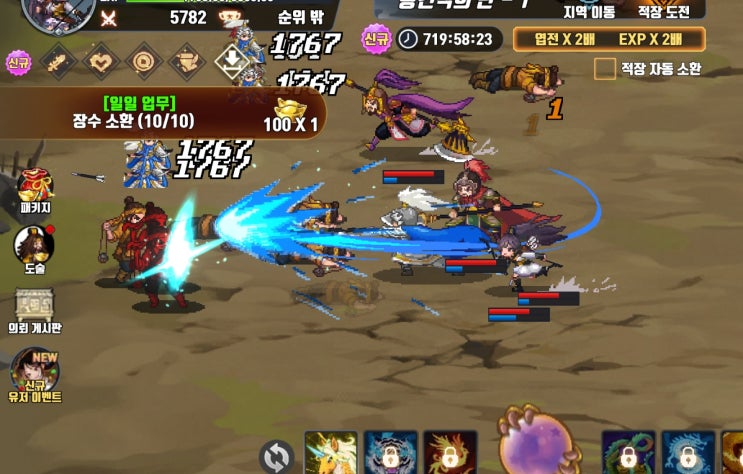Open the 의뢰 게시판 request board
Viewport: 743px width, 474px height.
point(35,310)
